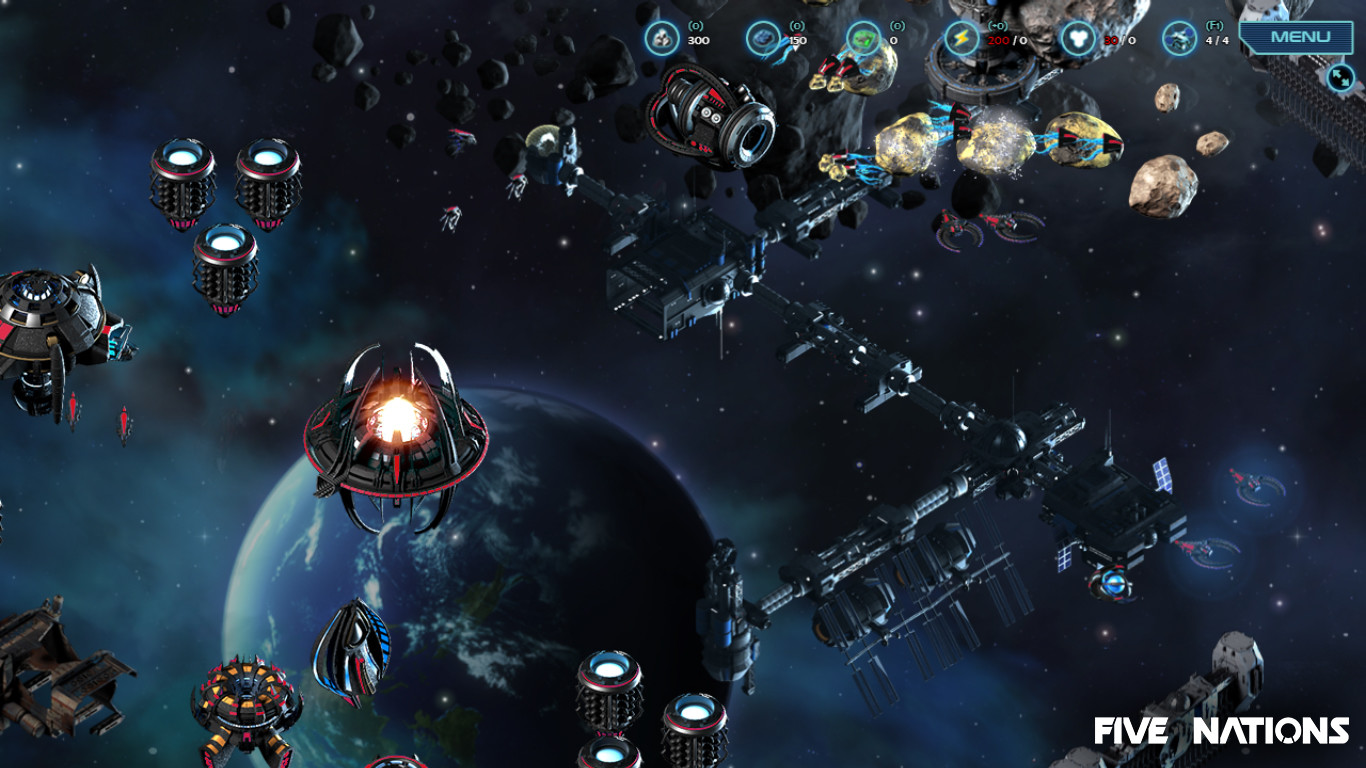Click the titanium resource icon showing 300
The image size is (1366, 768).
click(664, 37)
